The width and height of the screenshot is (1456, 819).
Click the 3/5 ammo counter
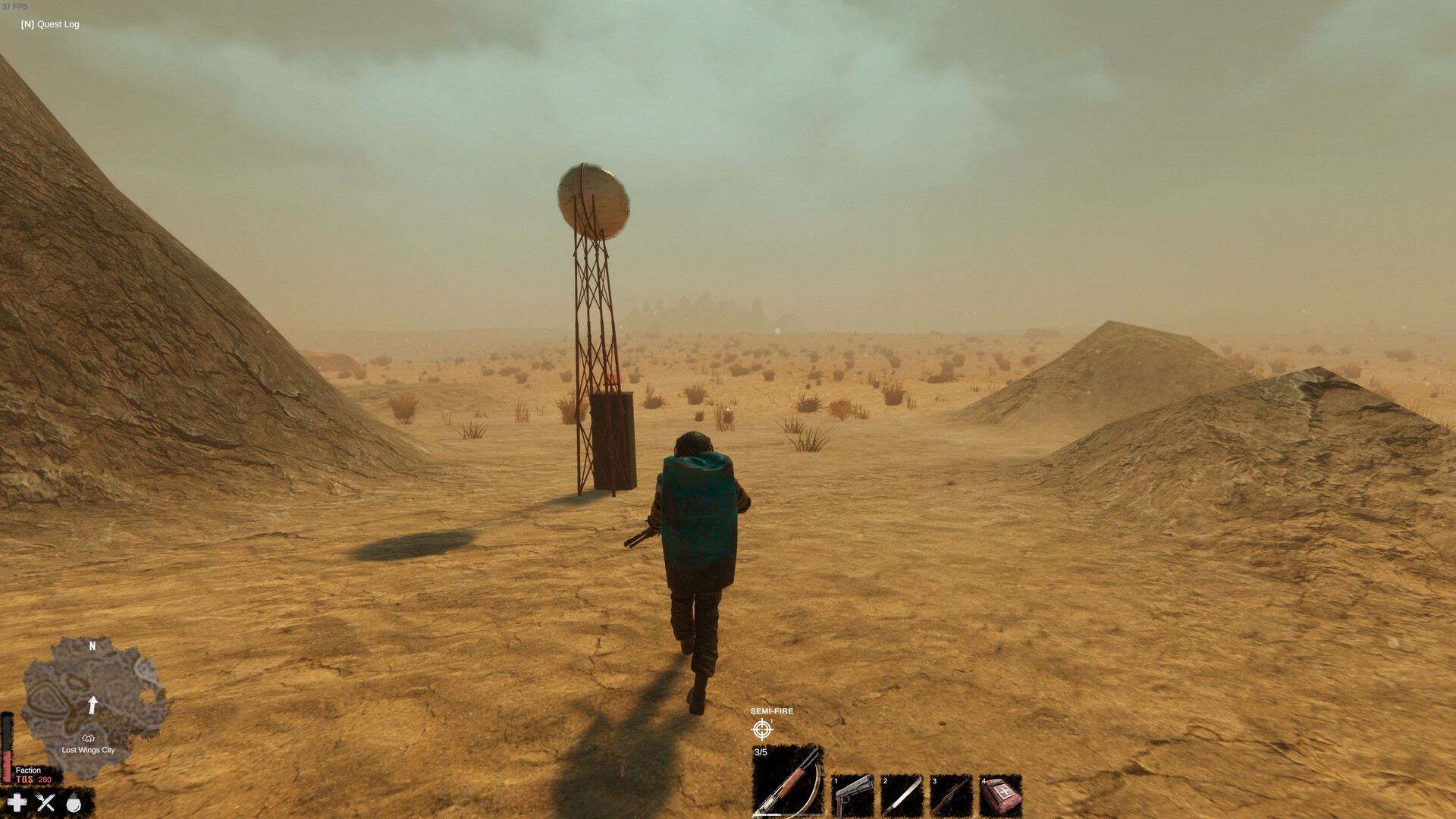coord(760,752)
